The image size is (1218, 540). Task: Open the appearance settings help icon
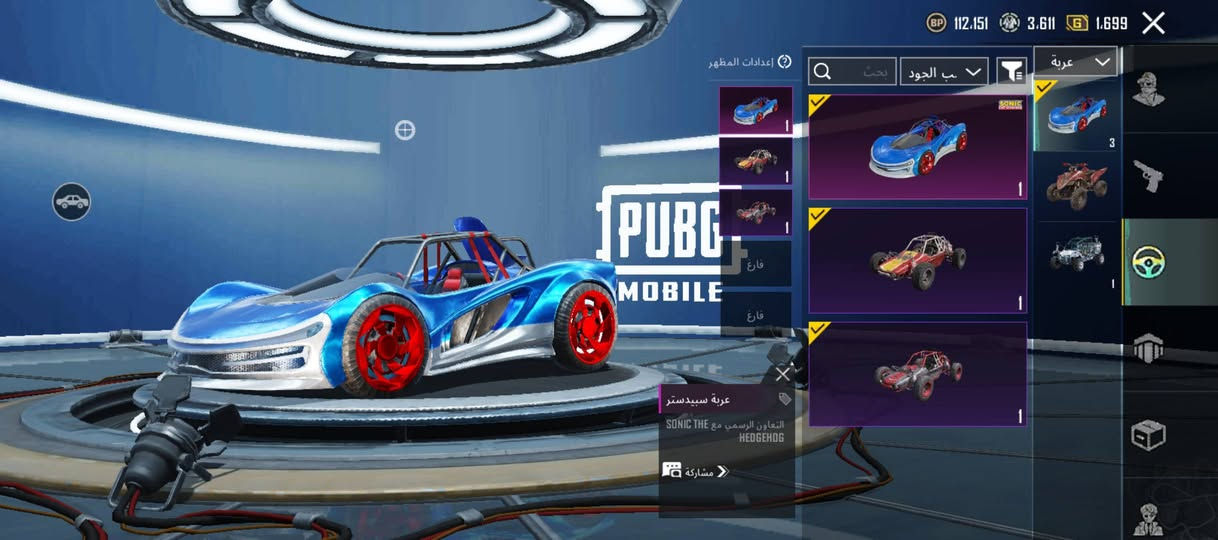[785, 62]
